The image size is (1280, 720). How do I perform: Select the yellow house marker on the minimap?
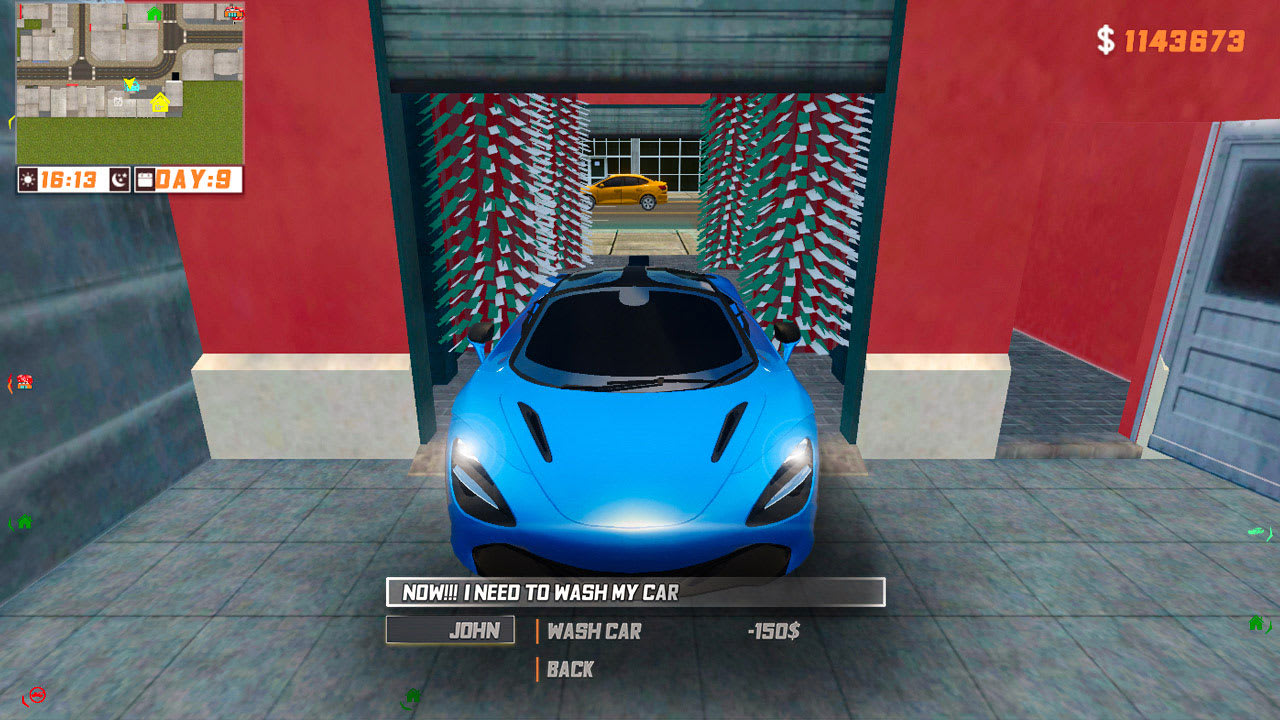point(160,104)
